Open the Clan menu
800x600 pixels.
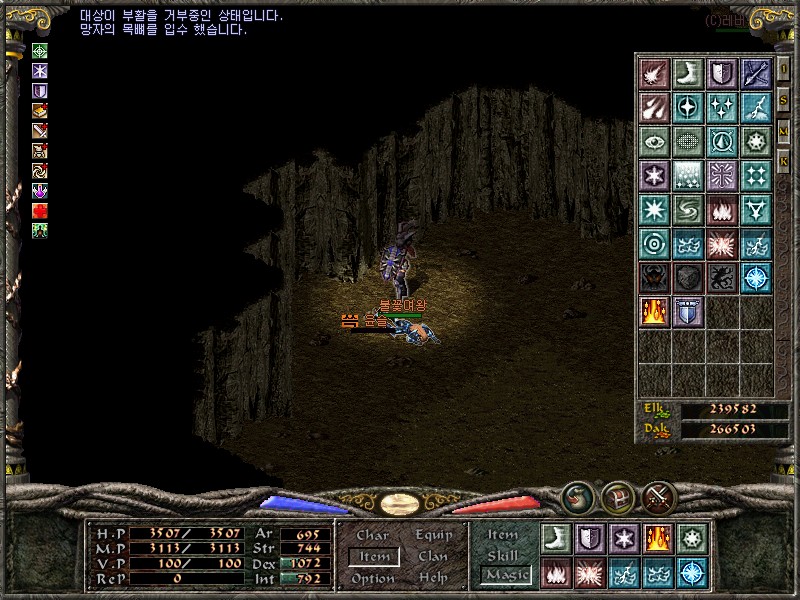pyautogui.click(x=433, y=557)
